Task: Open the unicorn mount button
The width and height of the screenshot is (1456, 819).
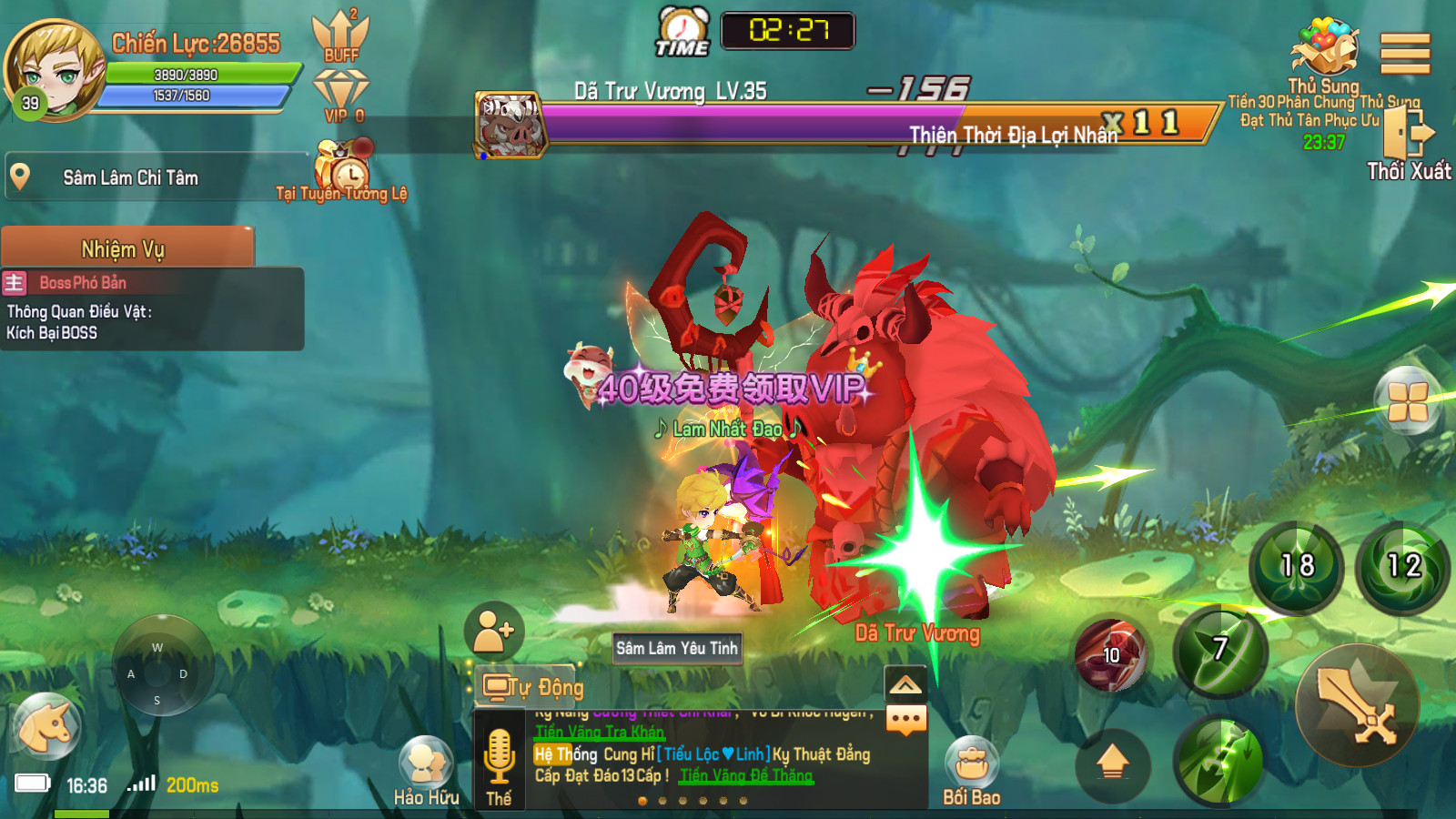Action: point(47,726)
